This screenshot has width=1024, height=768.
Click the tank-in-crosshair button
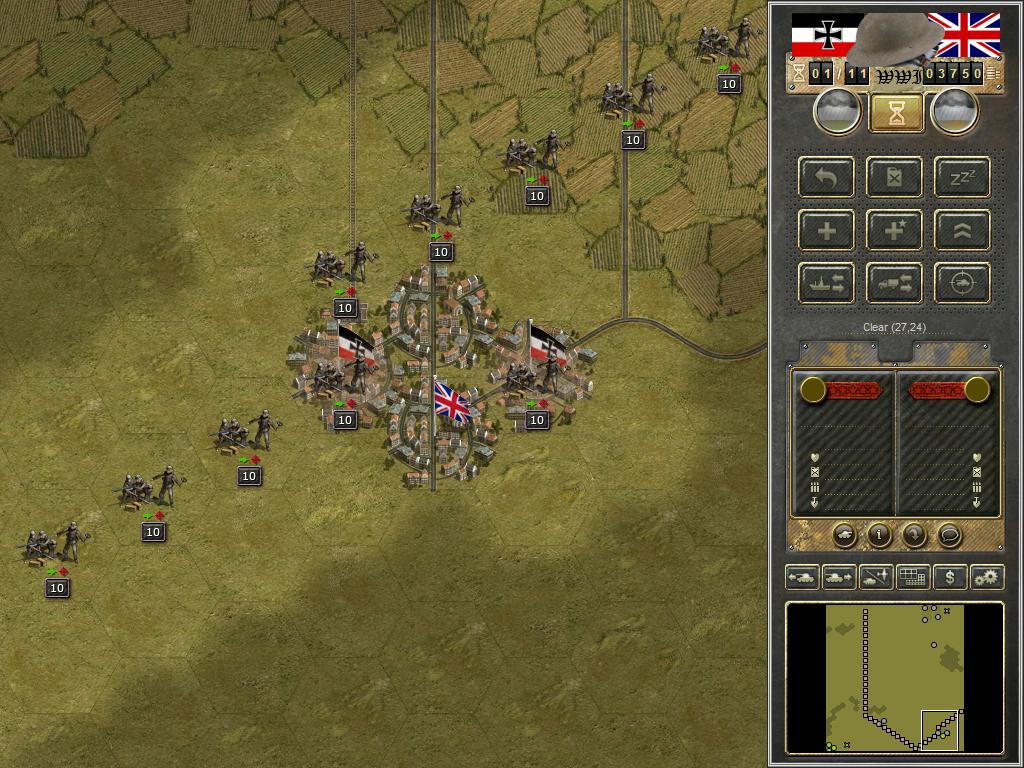click(962, 283)
